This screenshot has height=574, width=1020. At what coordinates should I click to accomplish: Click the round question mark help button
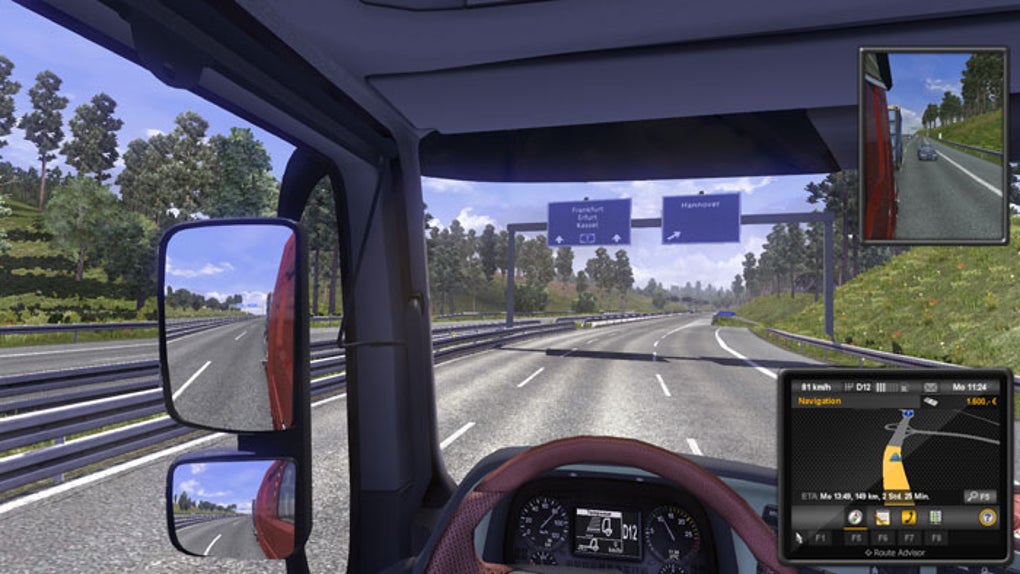point(986,517)
